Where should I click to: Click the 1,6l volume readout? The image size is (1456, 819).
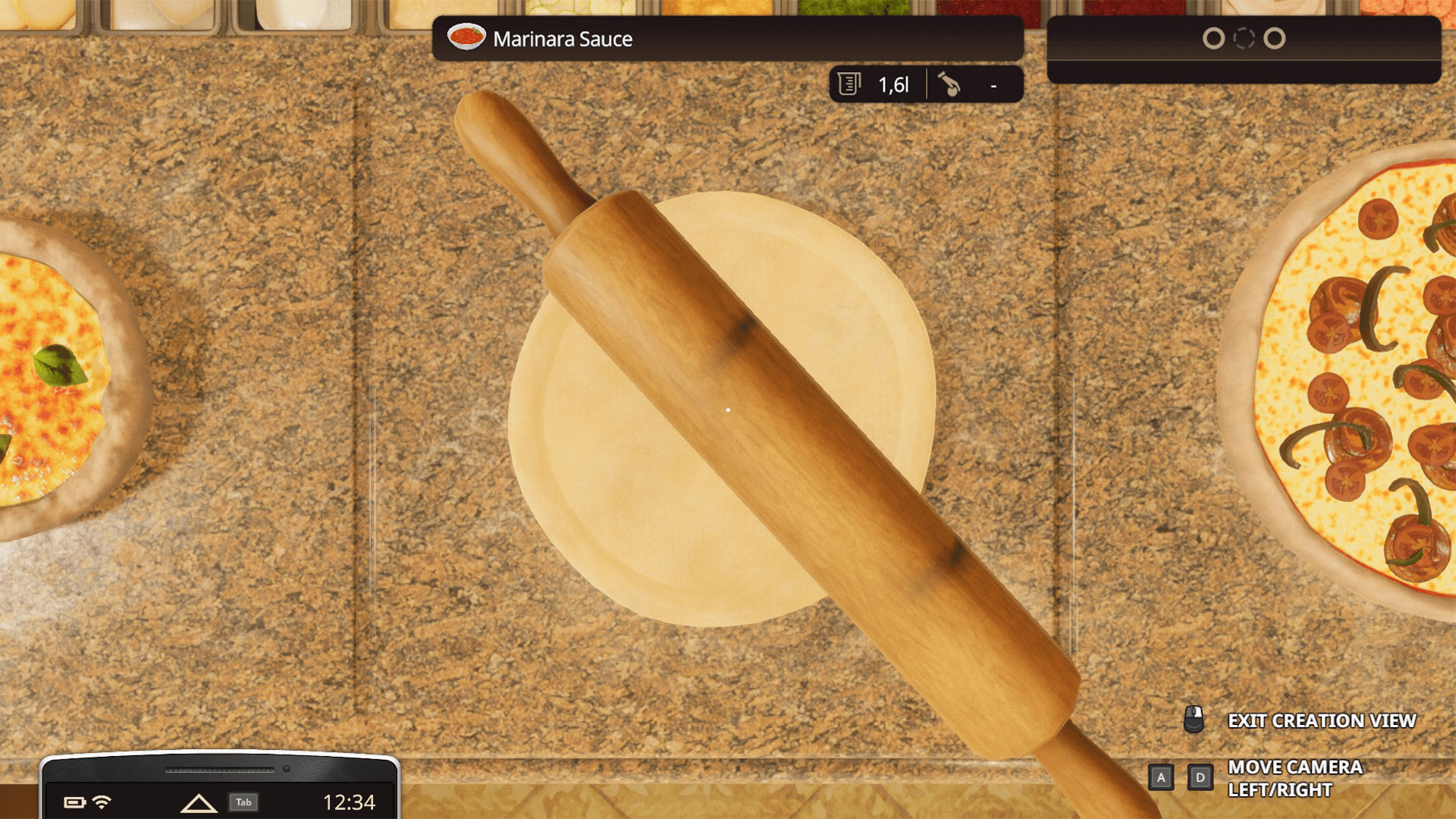pyautogui.click(x=893, y=83)
